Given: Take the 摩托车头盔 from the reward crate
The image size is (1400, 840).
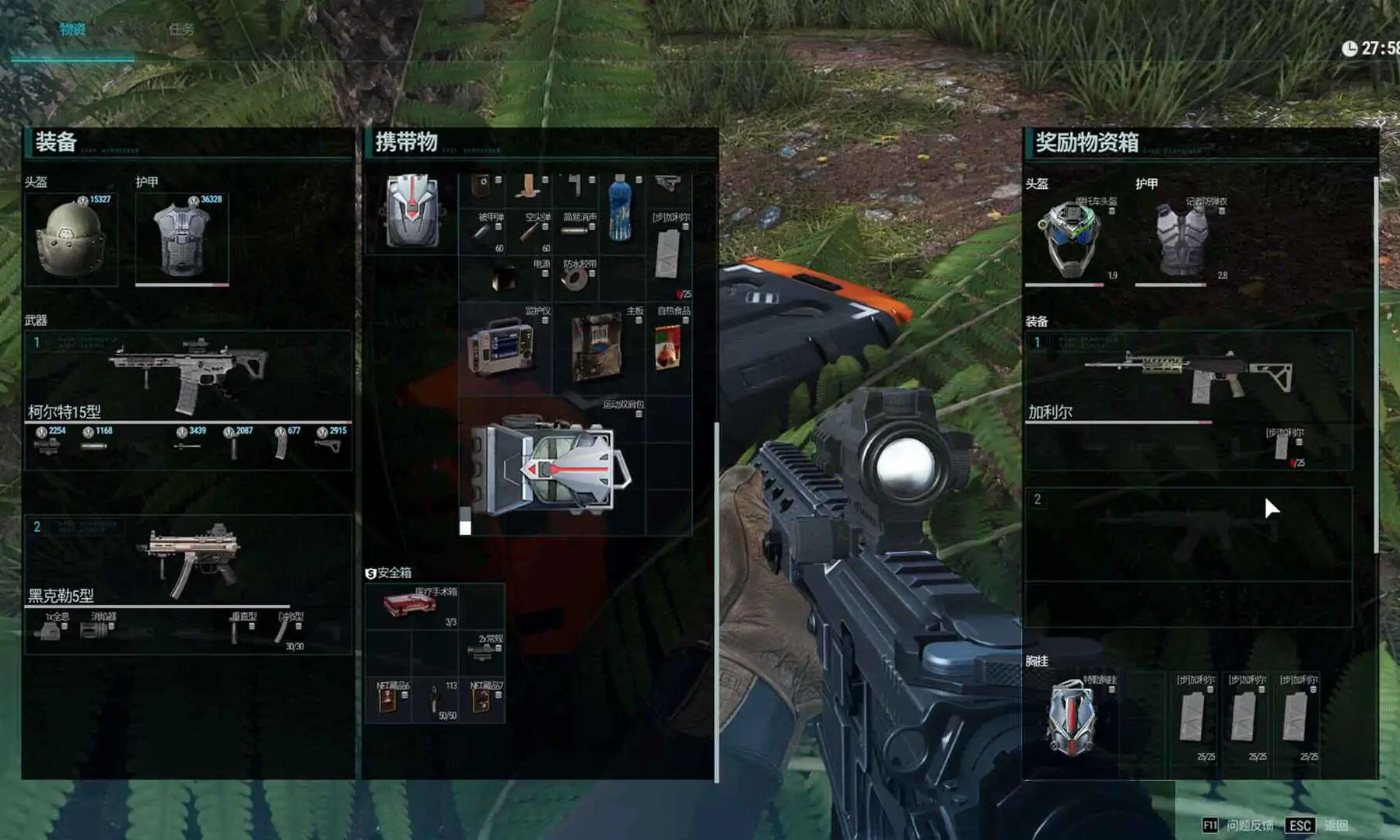Looking at the screenshot, I should point(1070,237).
